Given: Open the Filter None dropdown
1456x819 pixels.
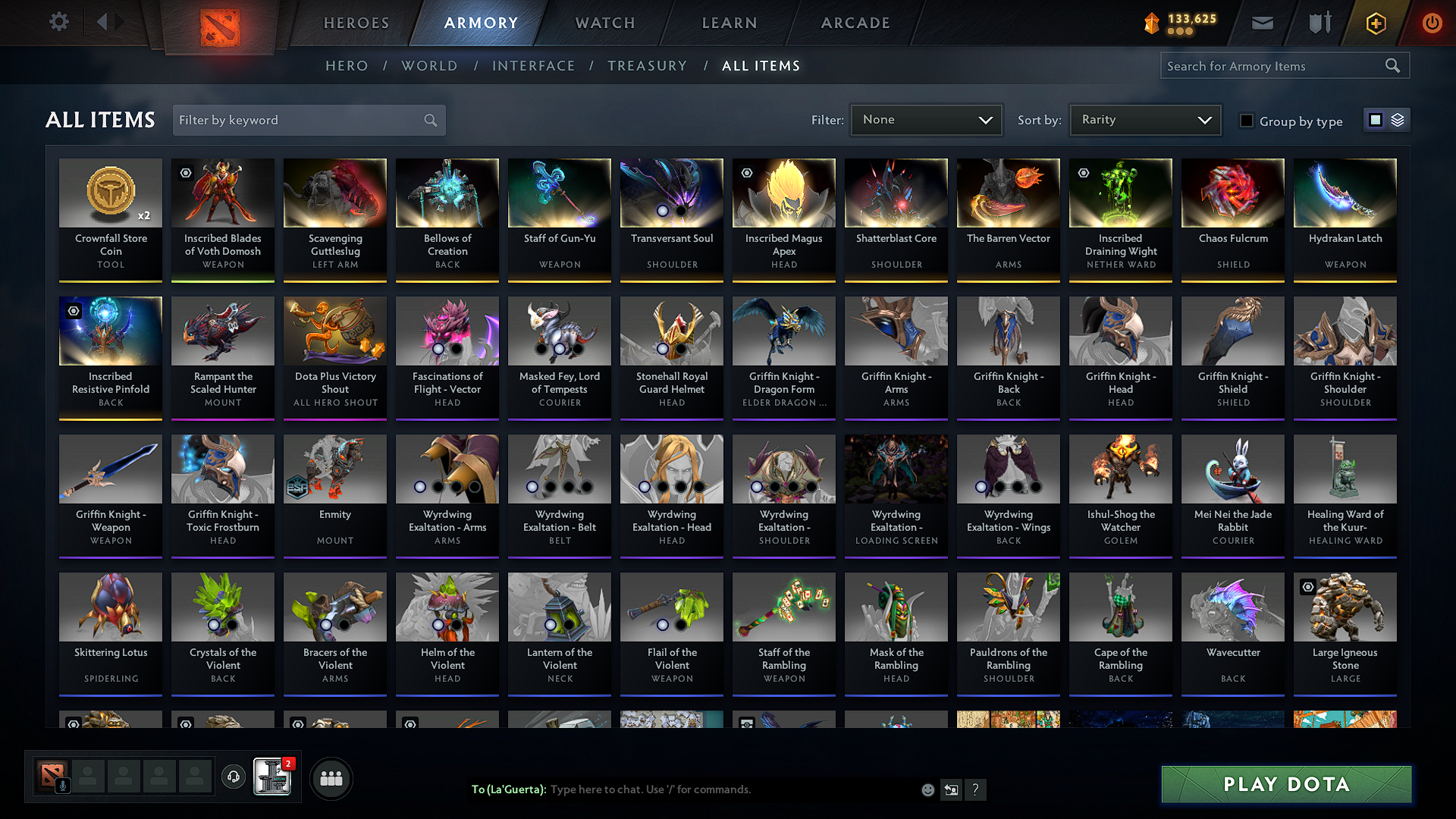Looking at the screenshot, I should tap(926, 119).
